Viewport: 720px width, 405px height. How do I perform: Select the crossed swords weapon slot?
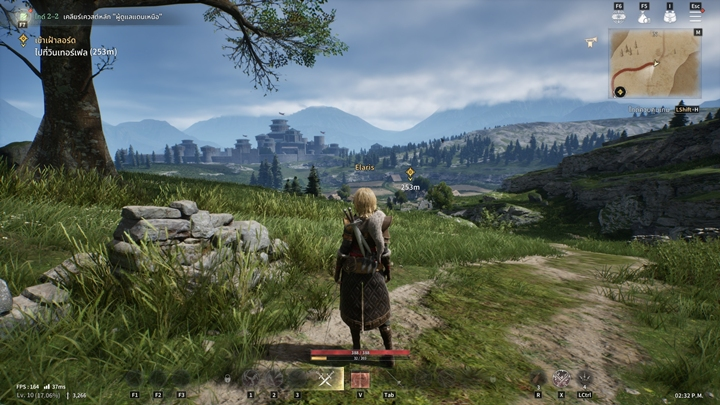(325, 379)
